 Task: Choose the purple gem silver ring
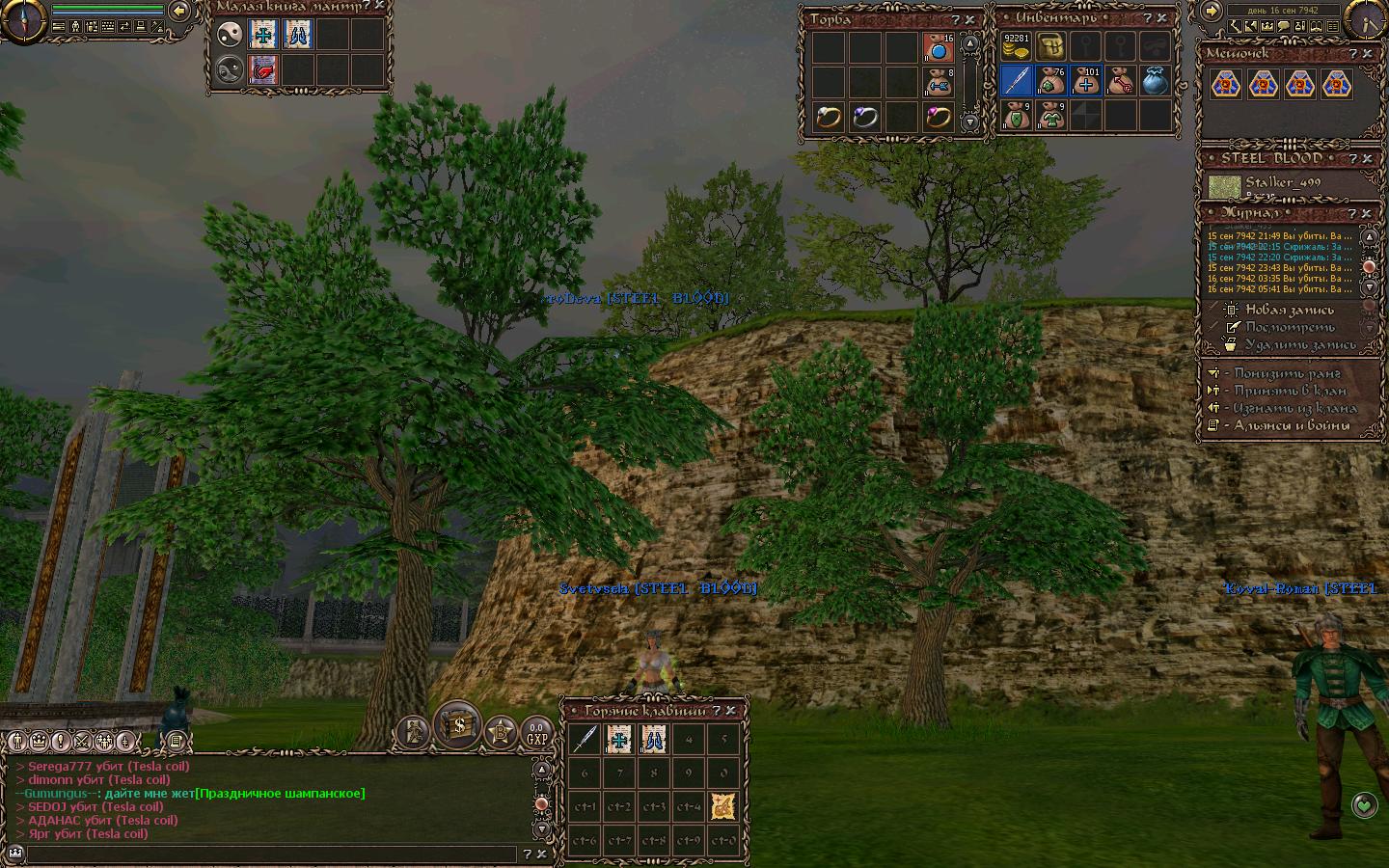(865, 117)
